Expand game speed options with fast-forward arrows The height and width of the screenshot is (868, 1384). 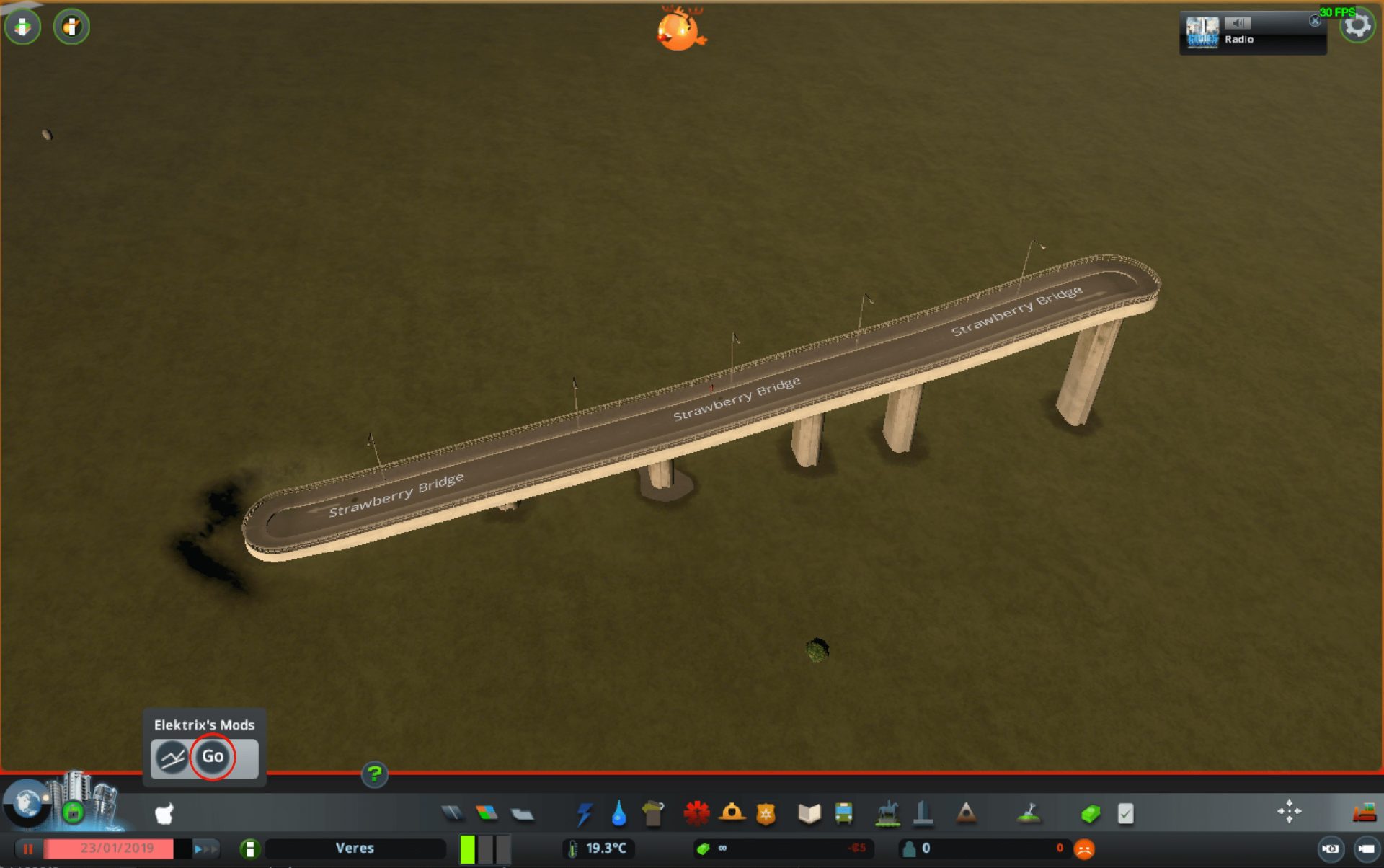(x=207, y=849)
